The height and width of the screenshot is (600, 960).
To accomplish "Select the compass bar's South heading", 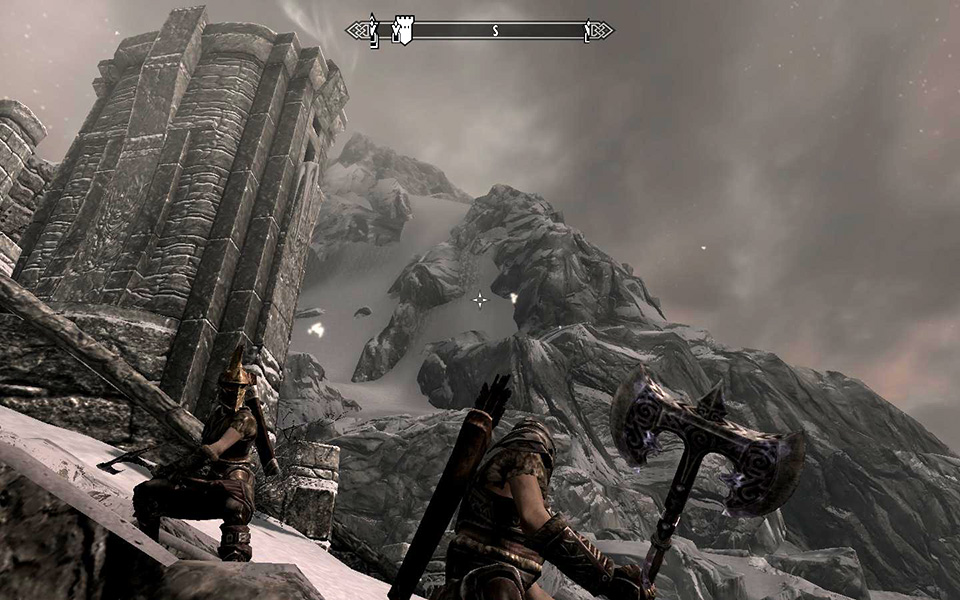I will click(x=494, y=31).
